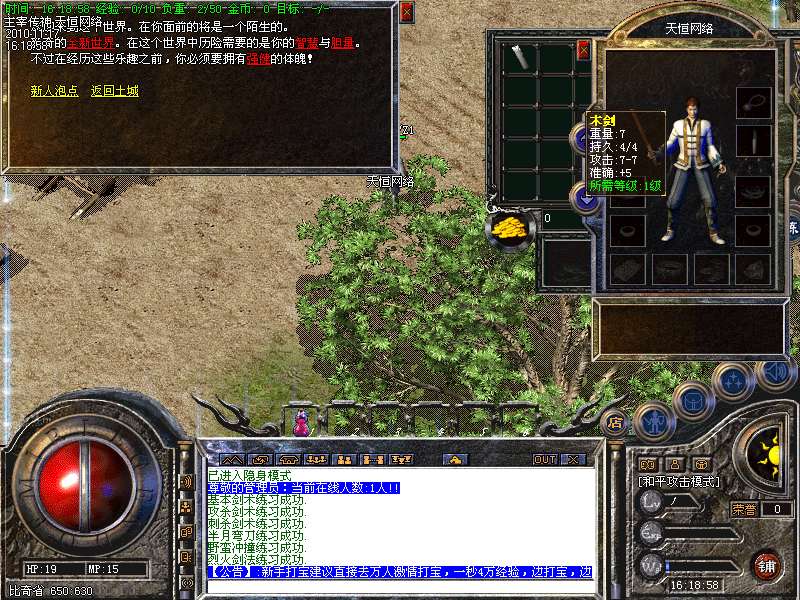
Task: Toggle the speaker sound button
Action: tap(775, 373)
